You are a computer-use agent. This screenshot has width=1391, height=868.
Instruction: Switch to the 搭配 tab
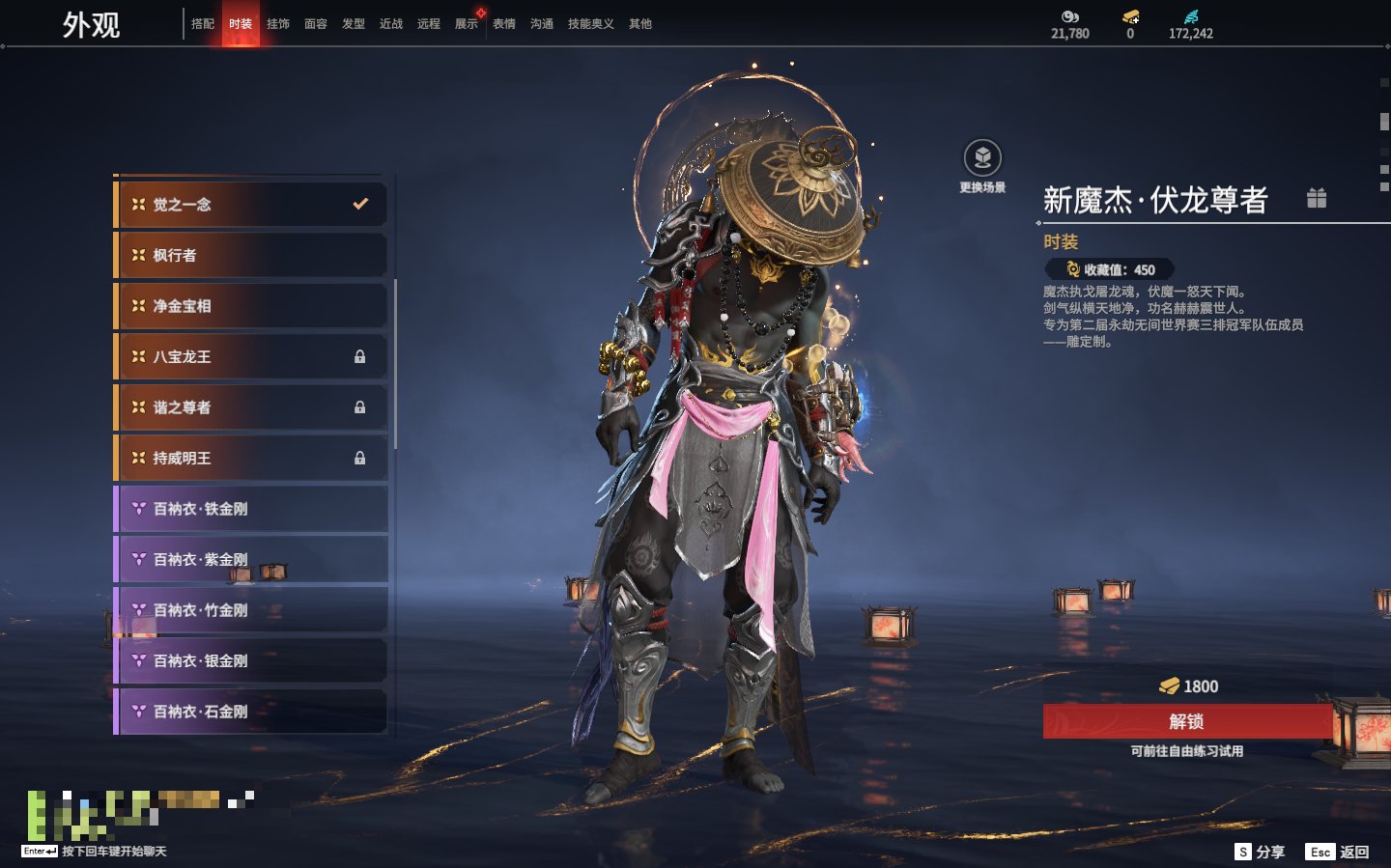(203, 24)
